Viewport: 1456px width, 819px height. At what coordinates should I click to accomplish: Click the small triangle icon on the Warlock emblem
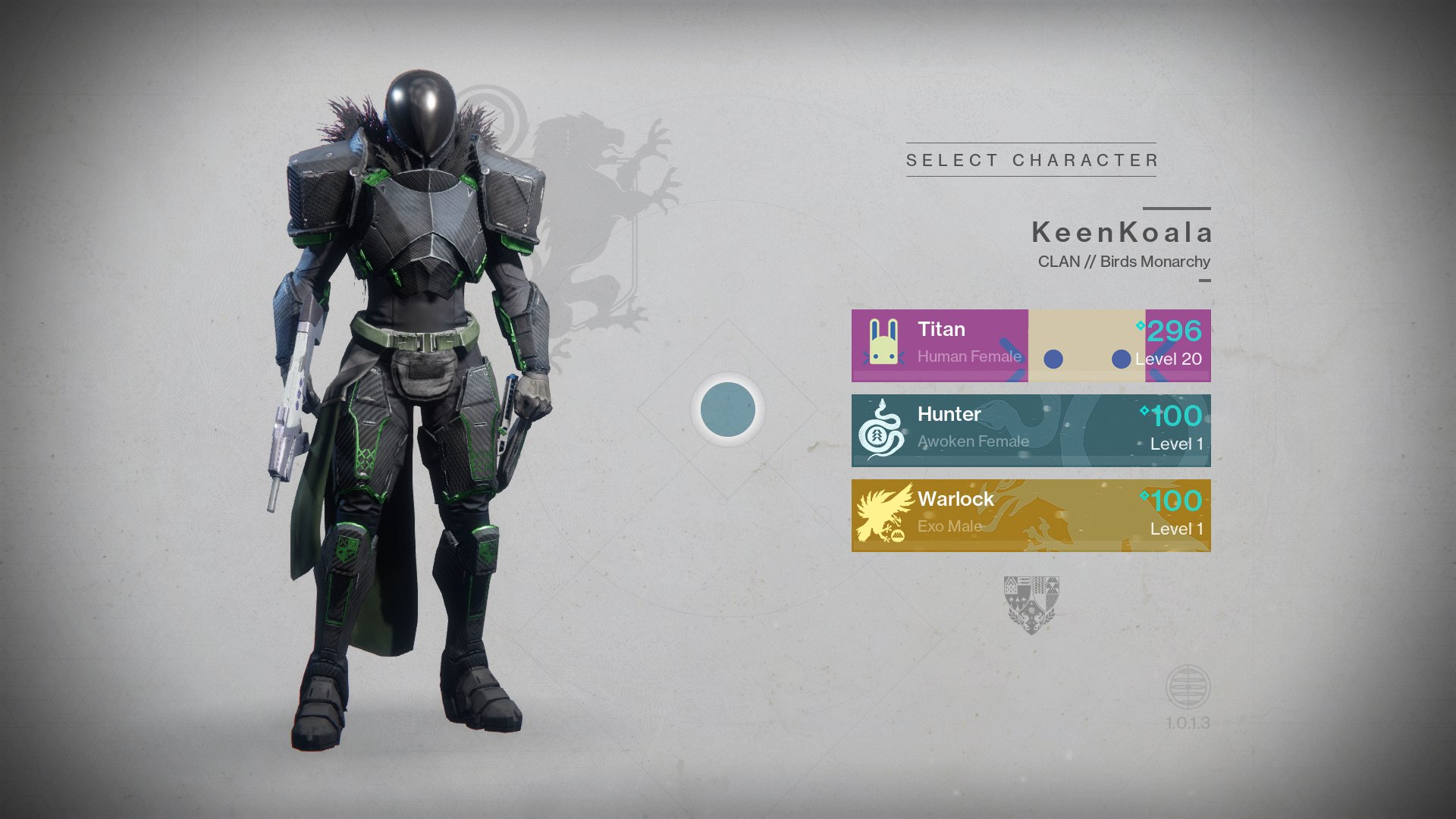(897, 536)
